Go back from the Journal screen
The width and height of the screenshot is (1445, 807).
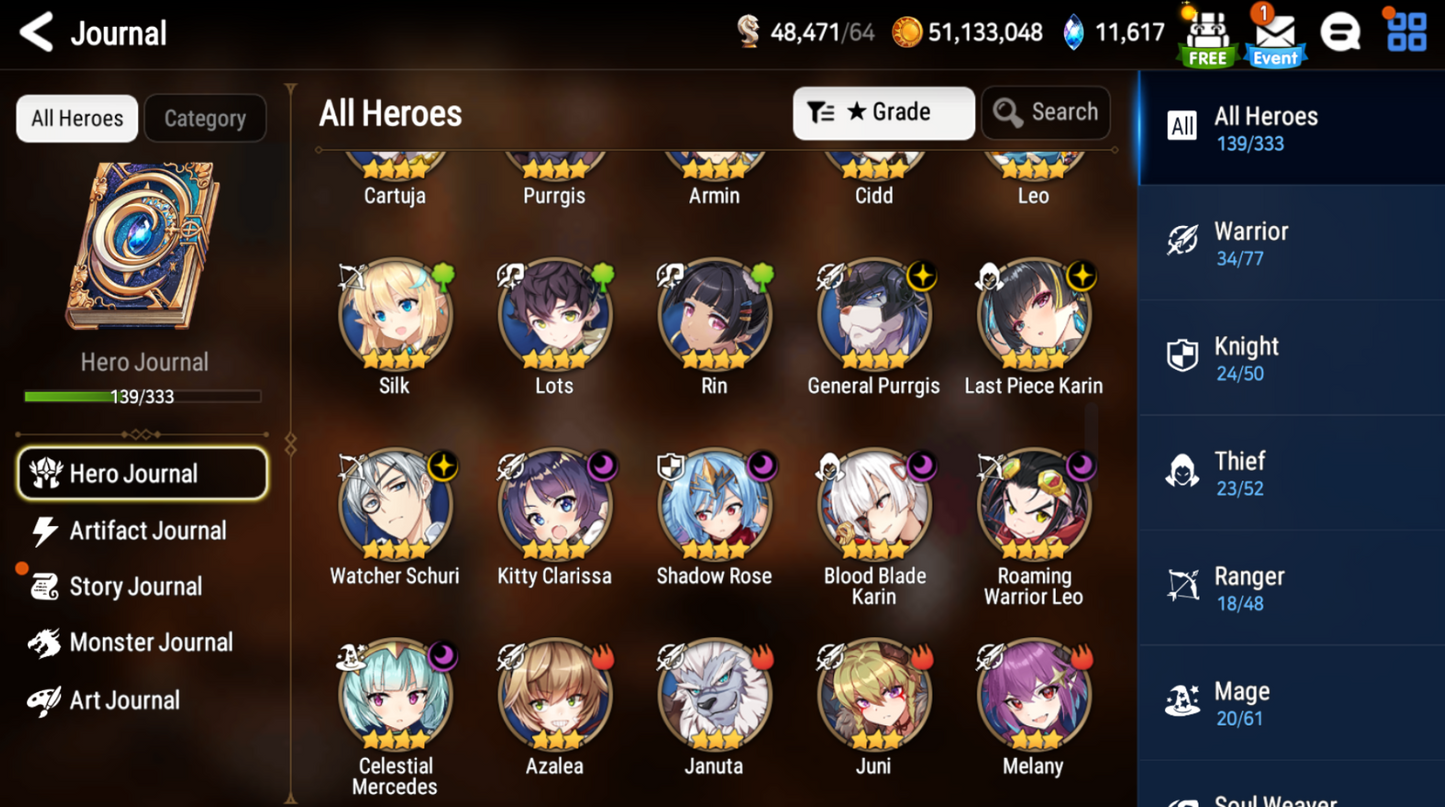(x=37, y=33)
